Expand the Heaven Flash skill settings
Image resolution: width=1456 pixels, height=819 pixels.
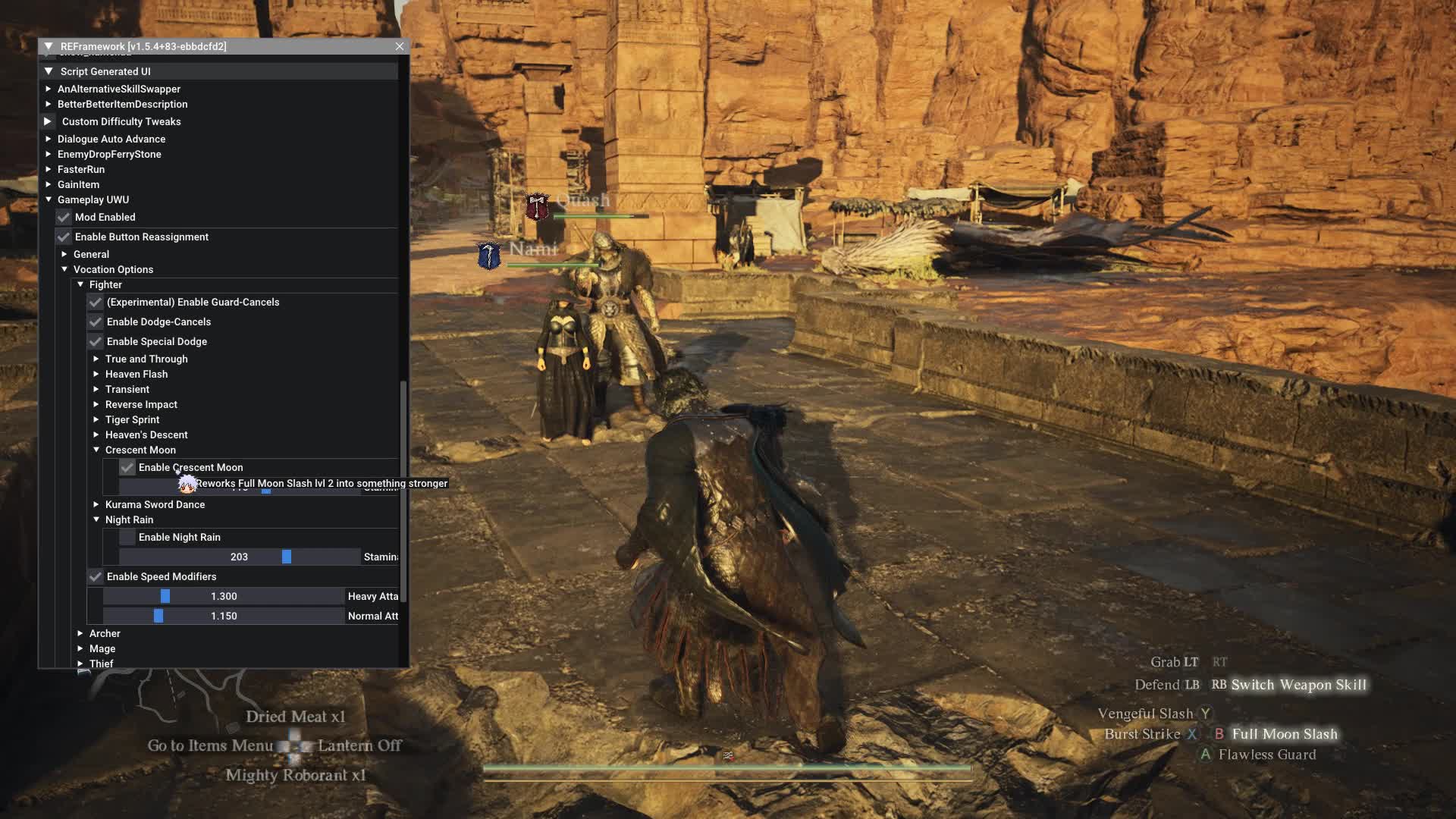point(96,374)
